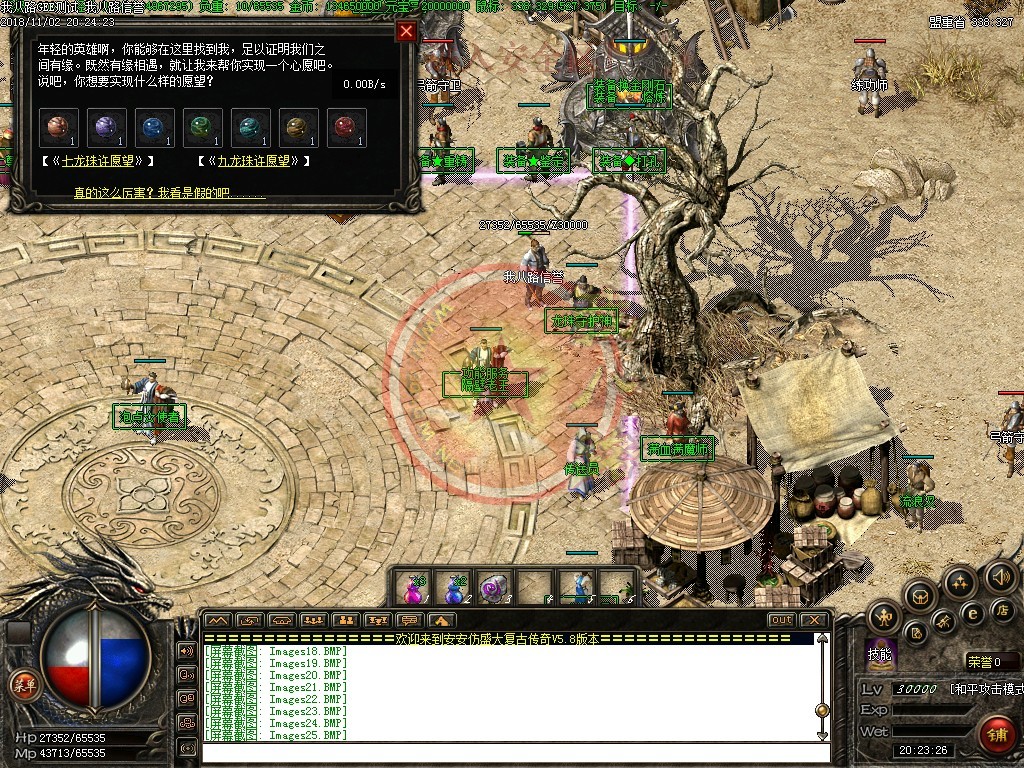The width and height of the screenshot is (1024, 768).
Task: Select the doubtful reply 真的这么厉害？我看是假的吧
Action: click(x=170, y=191)
